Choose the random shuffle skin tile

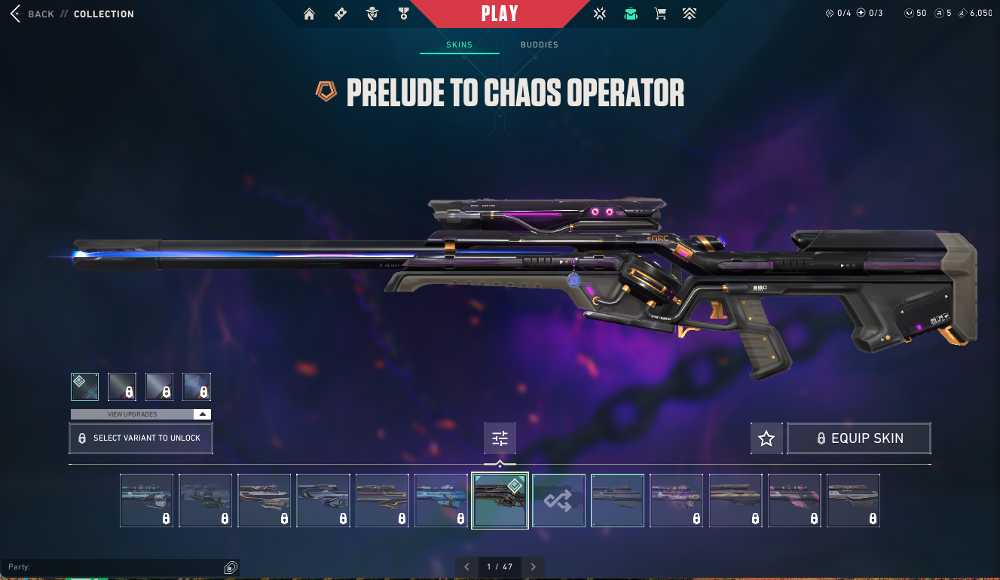point(559,500)
